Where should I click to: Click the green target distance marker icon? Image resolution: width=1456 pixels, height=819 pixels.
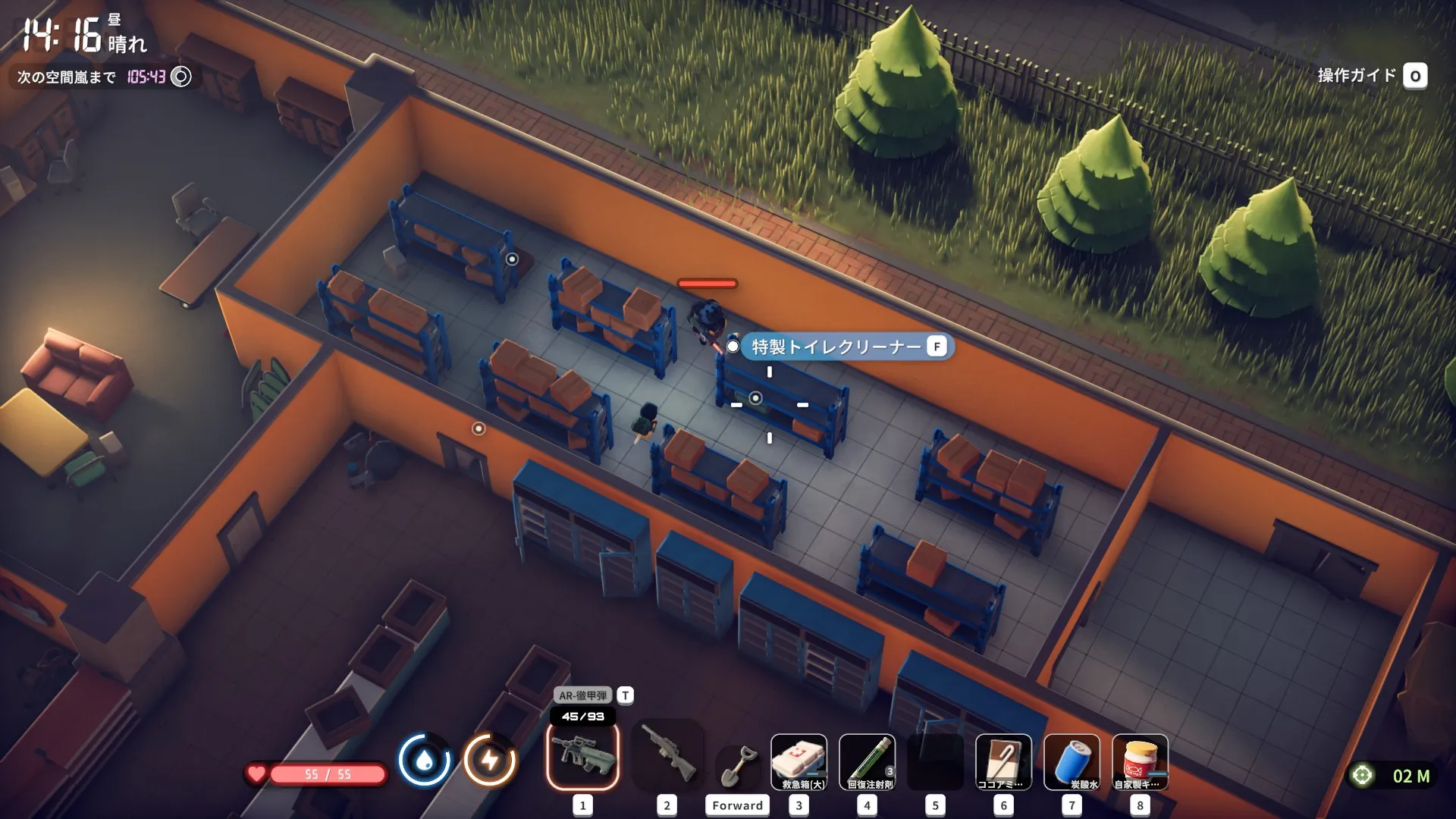point(1362,776)
